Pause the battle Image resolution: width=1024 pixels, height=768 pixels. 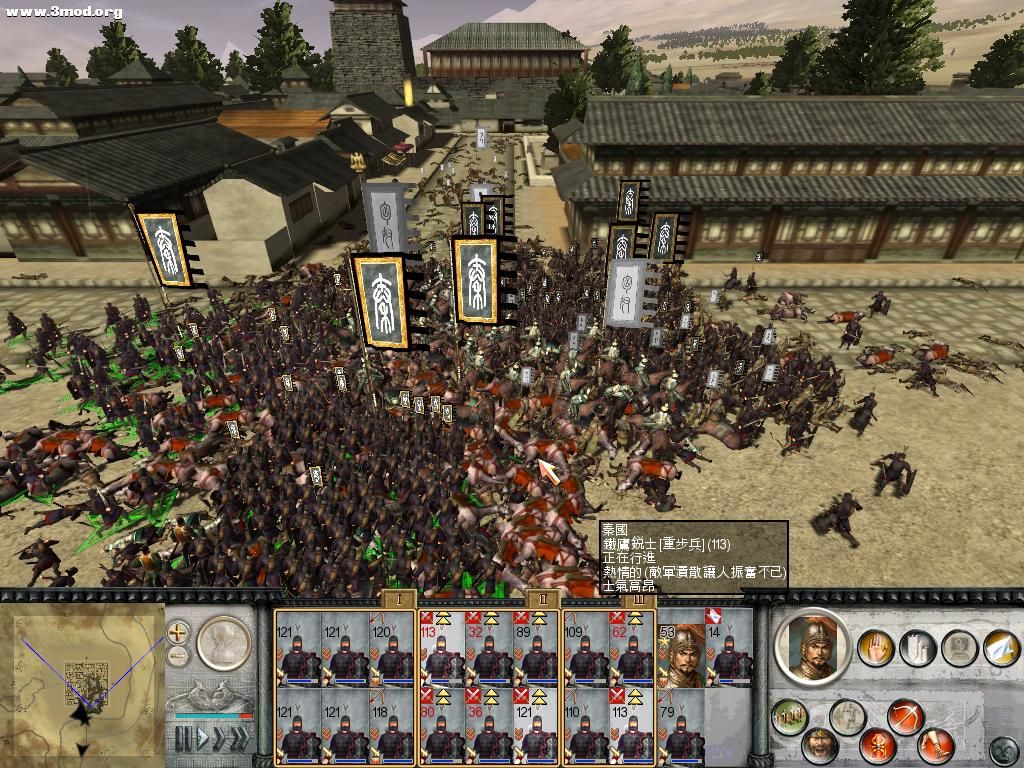(x=183, y=738)
